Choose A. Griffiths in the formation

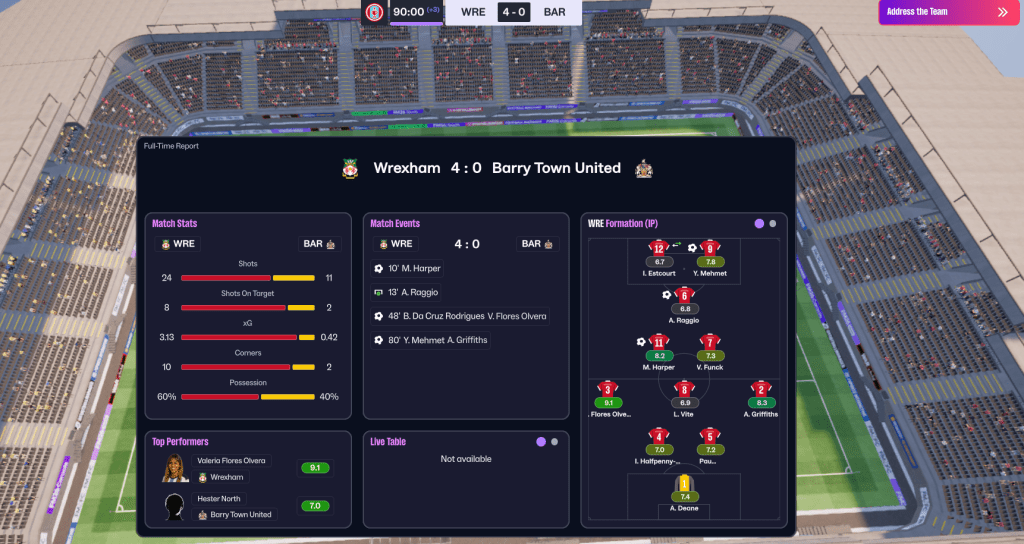tap(761, 389)
